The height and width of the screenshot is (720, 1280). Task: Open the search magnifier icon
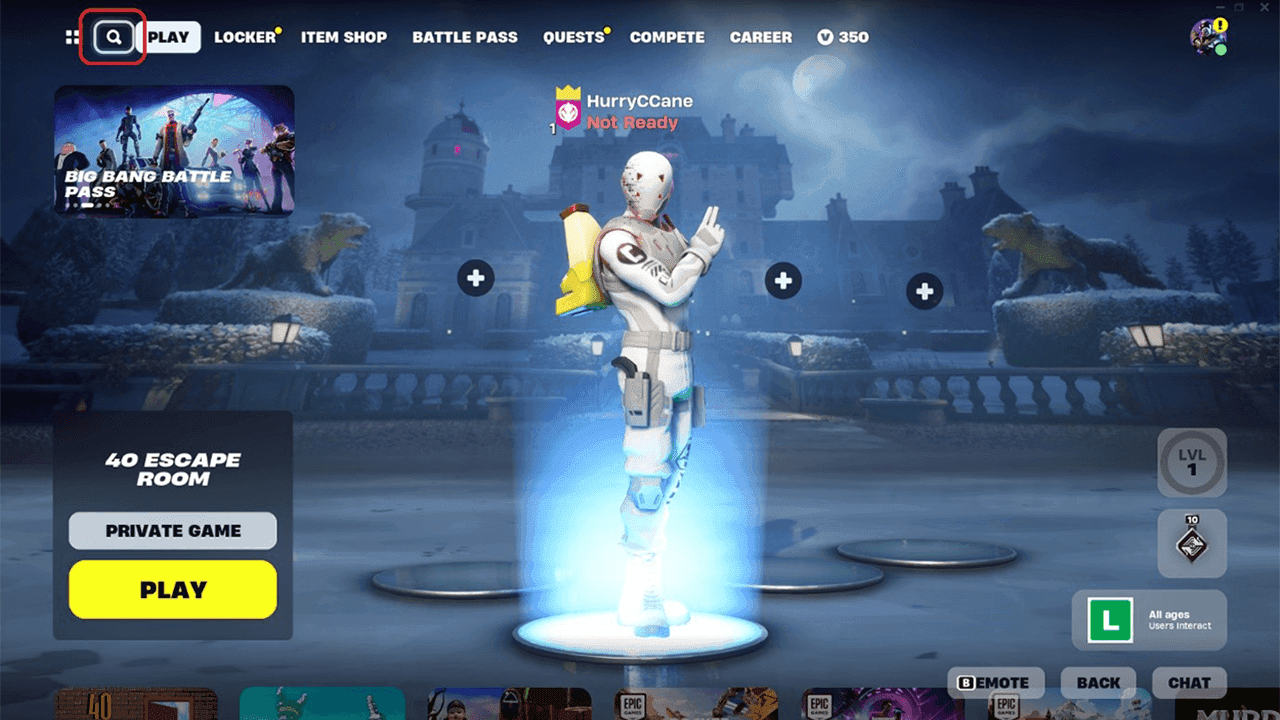pyautogui.click(x=114, y=37)
